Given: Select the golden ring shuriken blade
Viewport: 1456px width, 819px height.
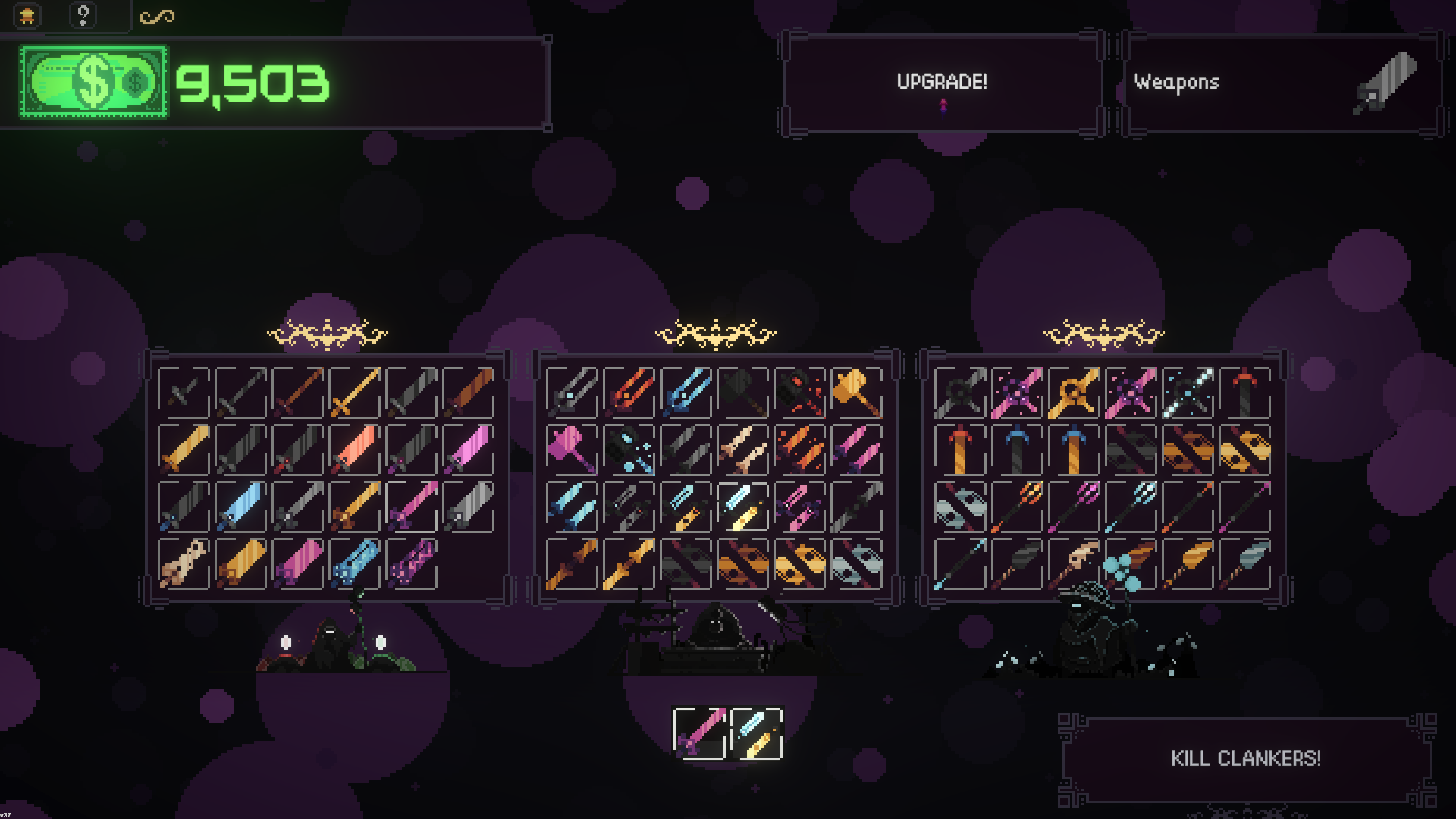Looking at the screenshot, I should (x=1074, y=392).
